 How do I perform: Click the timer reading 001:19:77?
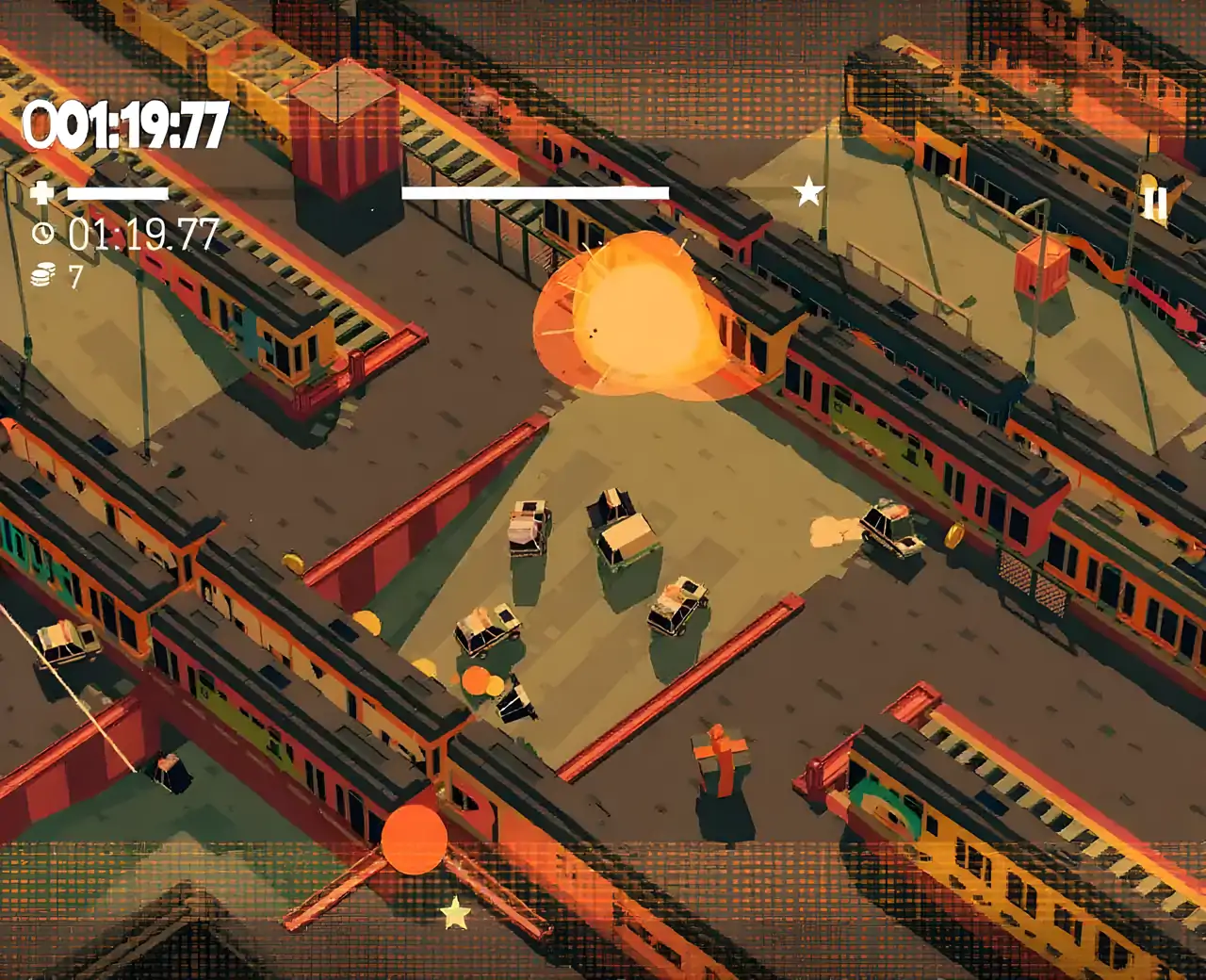(124, 121)
